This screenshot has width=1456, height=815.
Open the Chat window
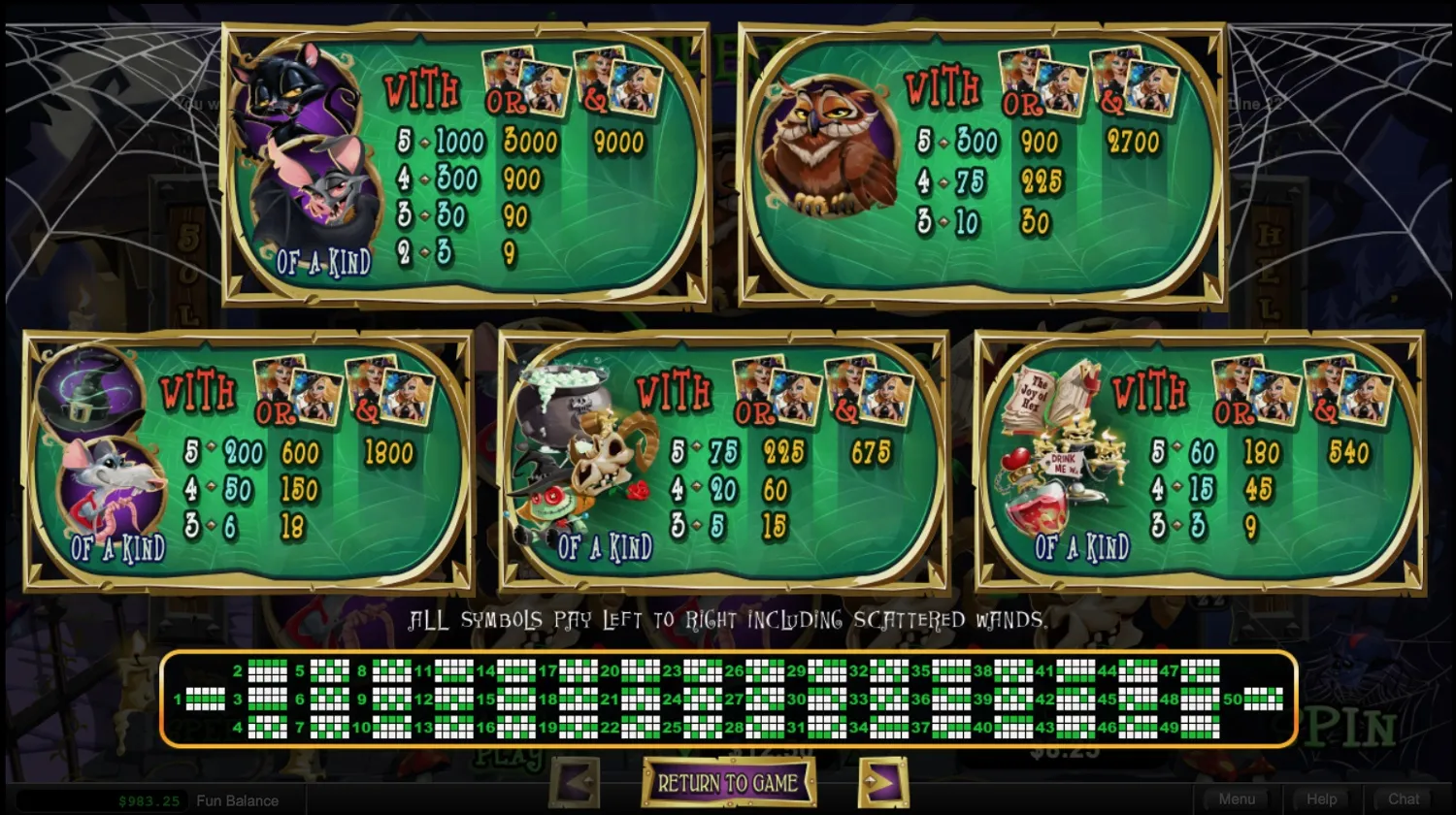[x=1404, y=799]
